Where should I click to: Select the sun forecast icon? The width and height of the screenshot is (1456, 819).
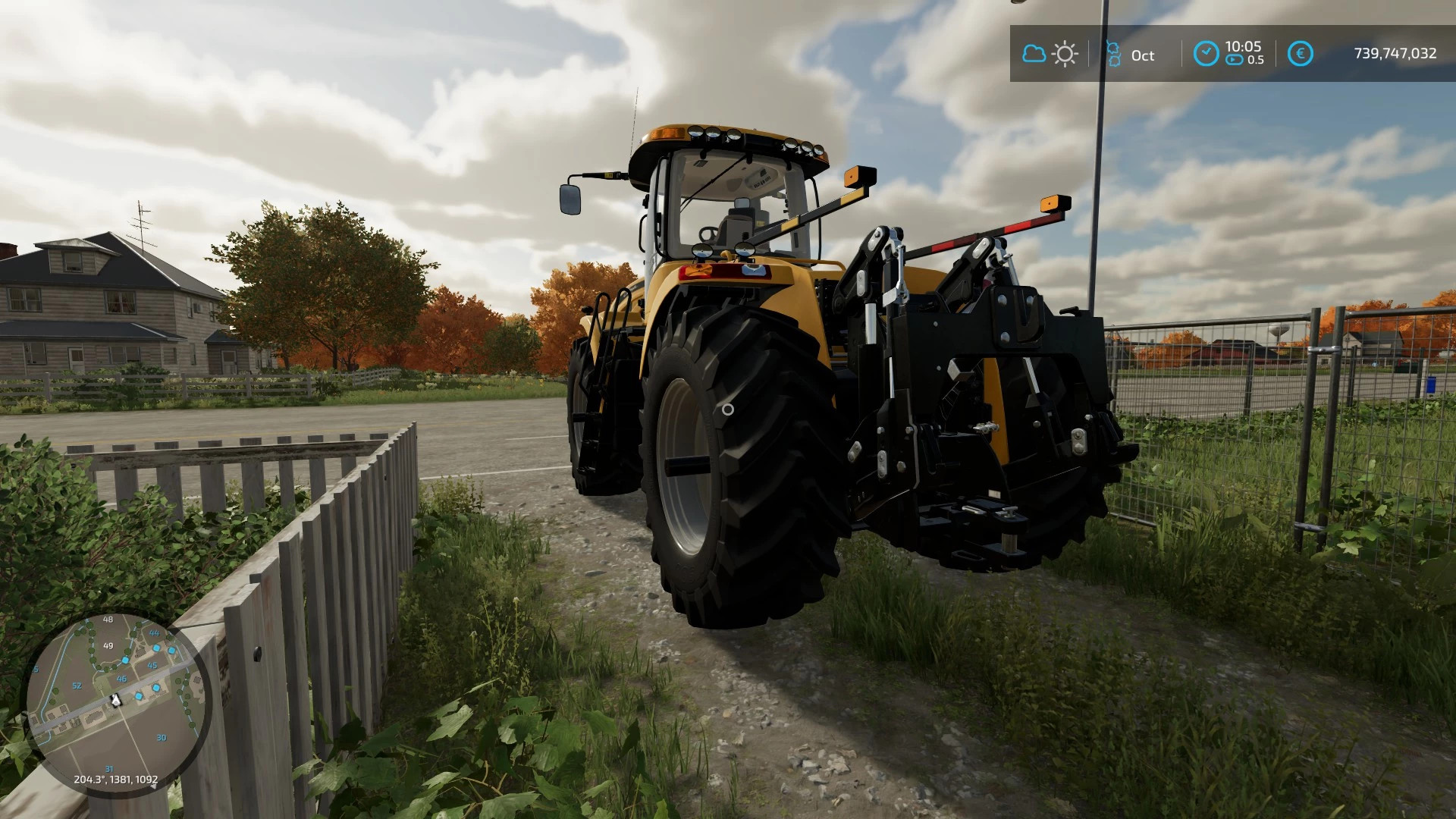pos(1065,53)
